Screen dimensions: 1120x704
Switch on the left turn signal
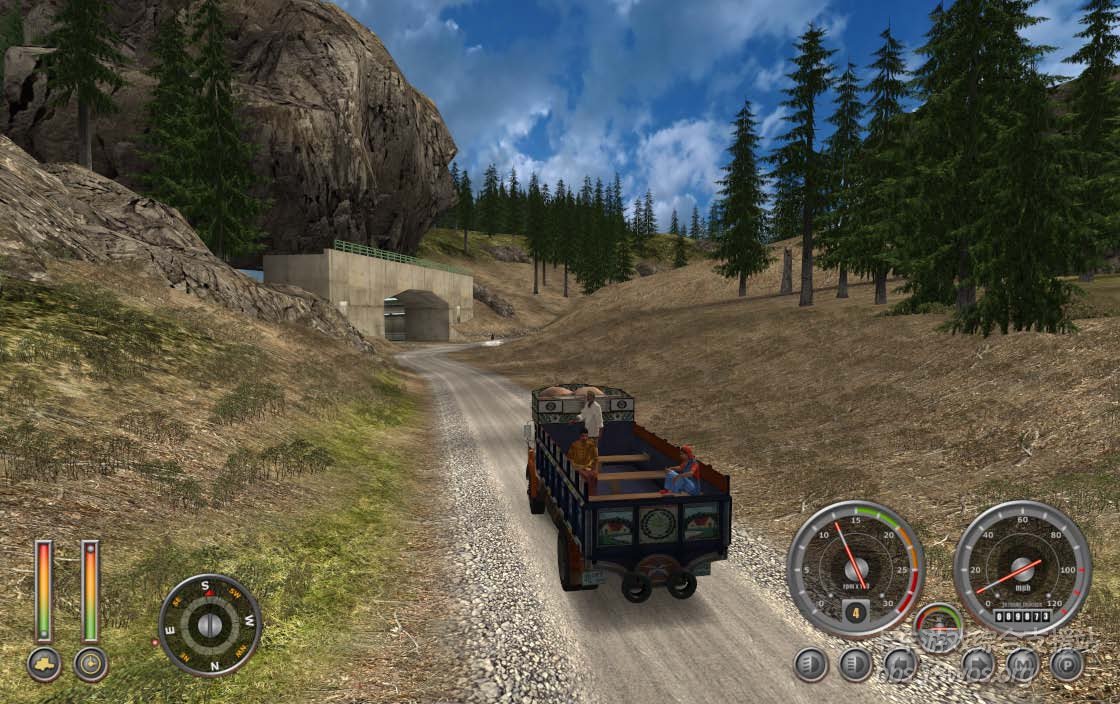[x=900, y=664]
